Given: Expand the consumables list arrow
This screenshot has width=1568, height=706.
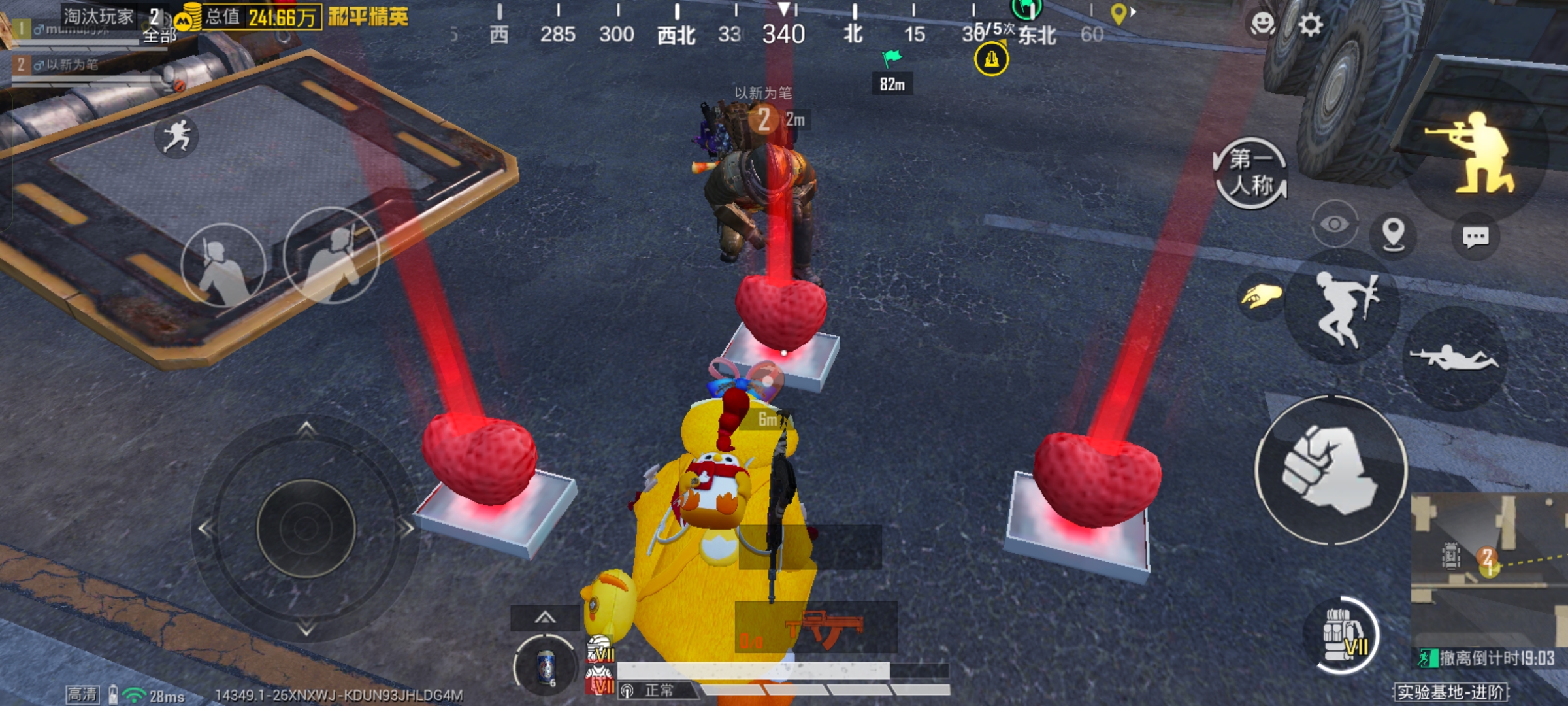Looking at the screenshot, I should pyautogui.click(x=545, y=618).
